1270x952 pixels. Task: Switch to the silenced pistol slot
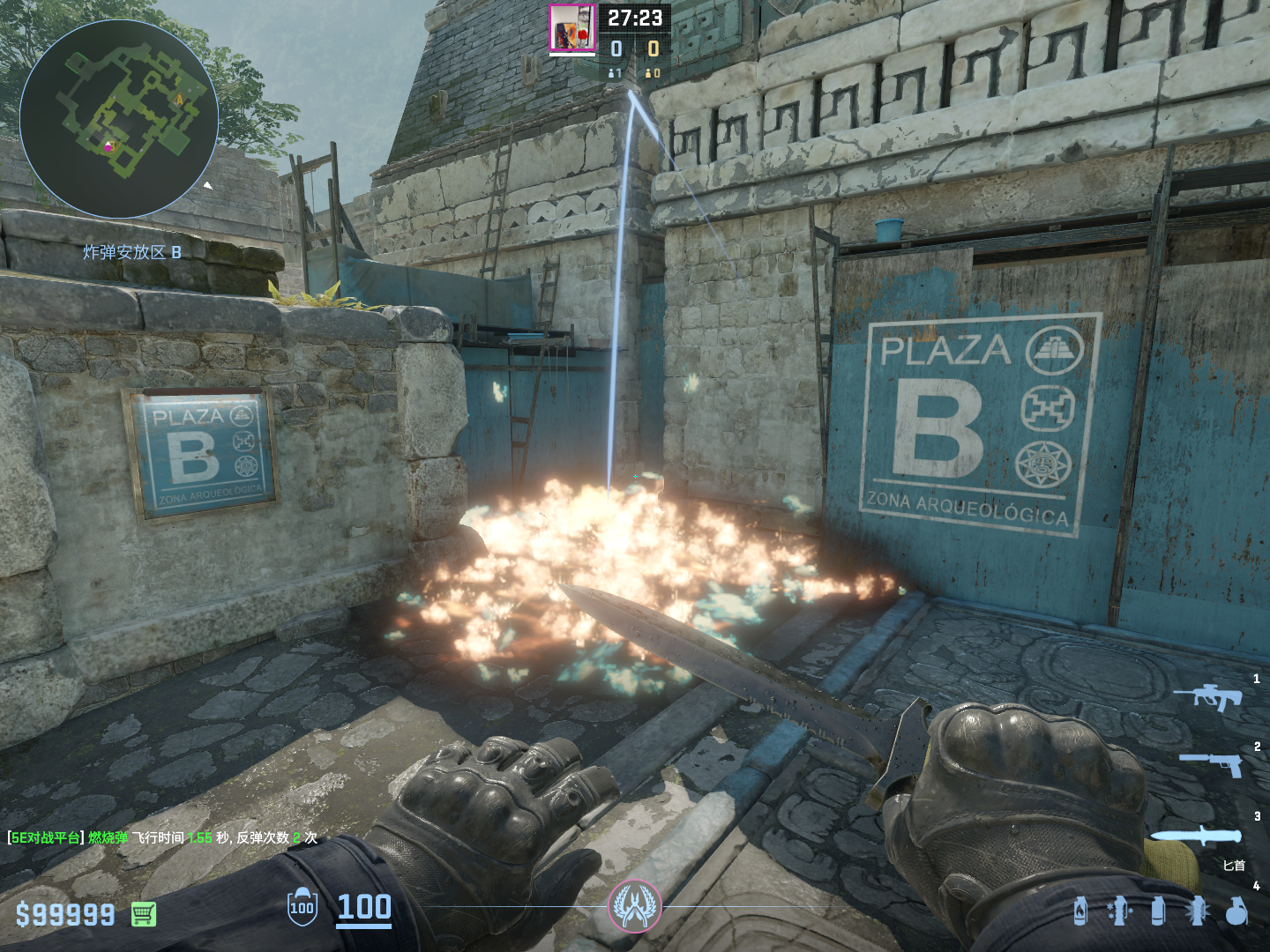(1212, 763)
